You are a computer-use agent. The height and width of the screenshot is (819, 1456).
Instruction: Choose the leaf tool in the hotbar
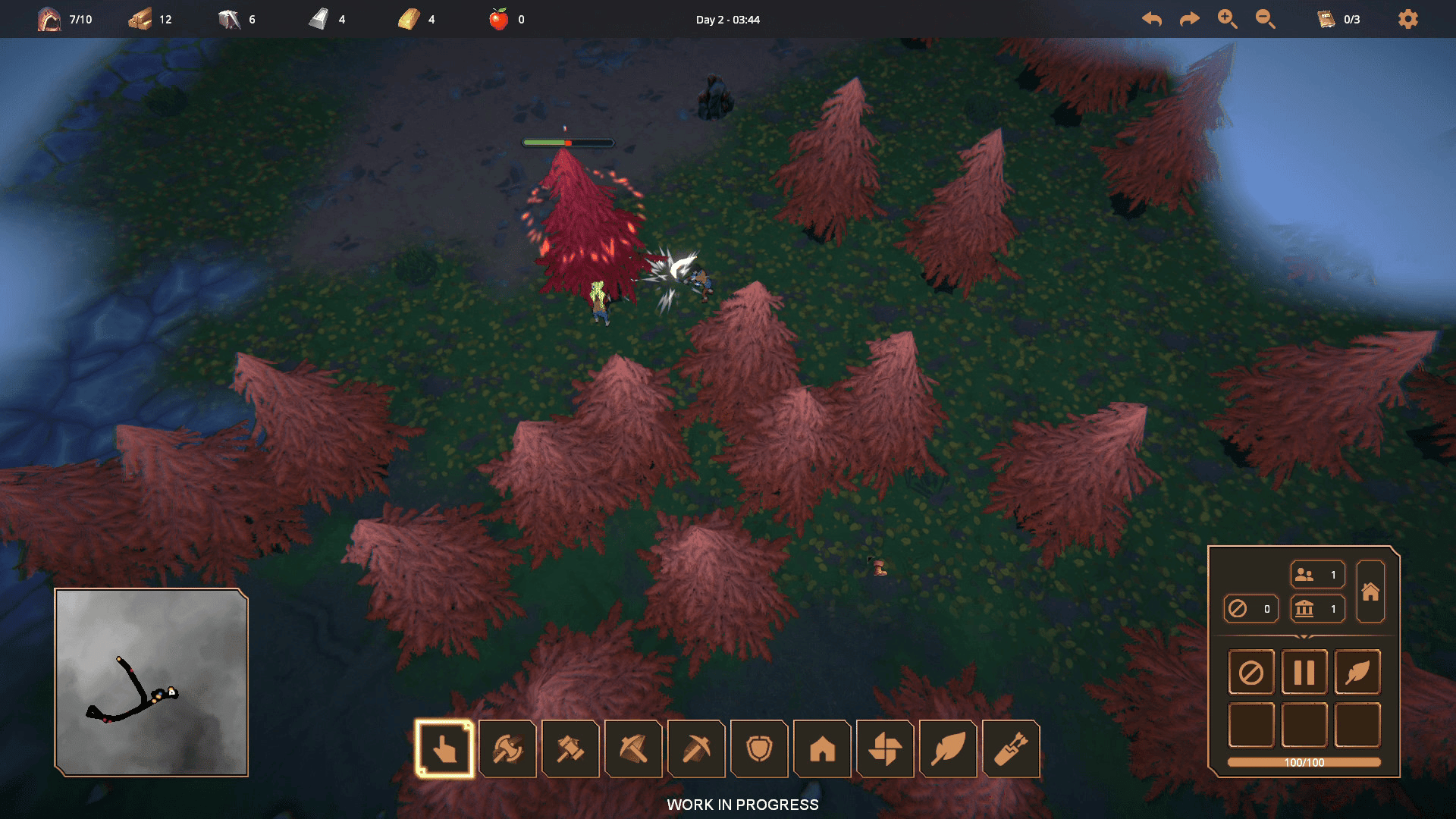pos(948,749)
